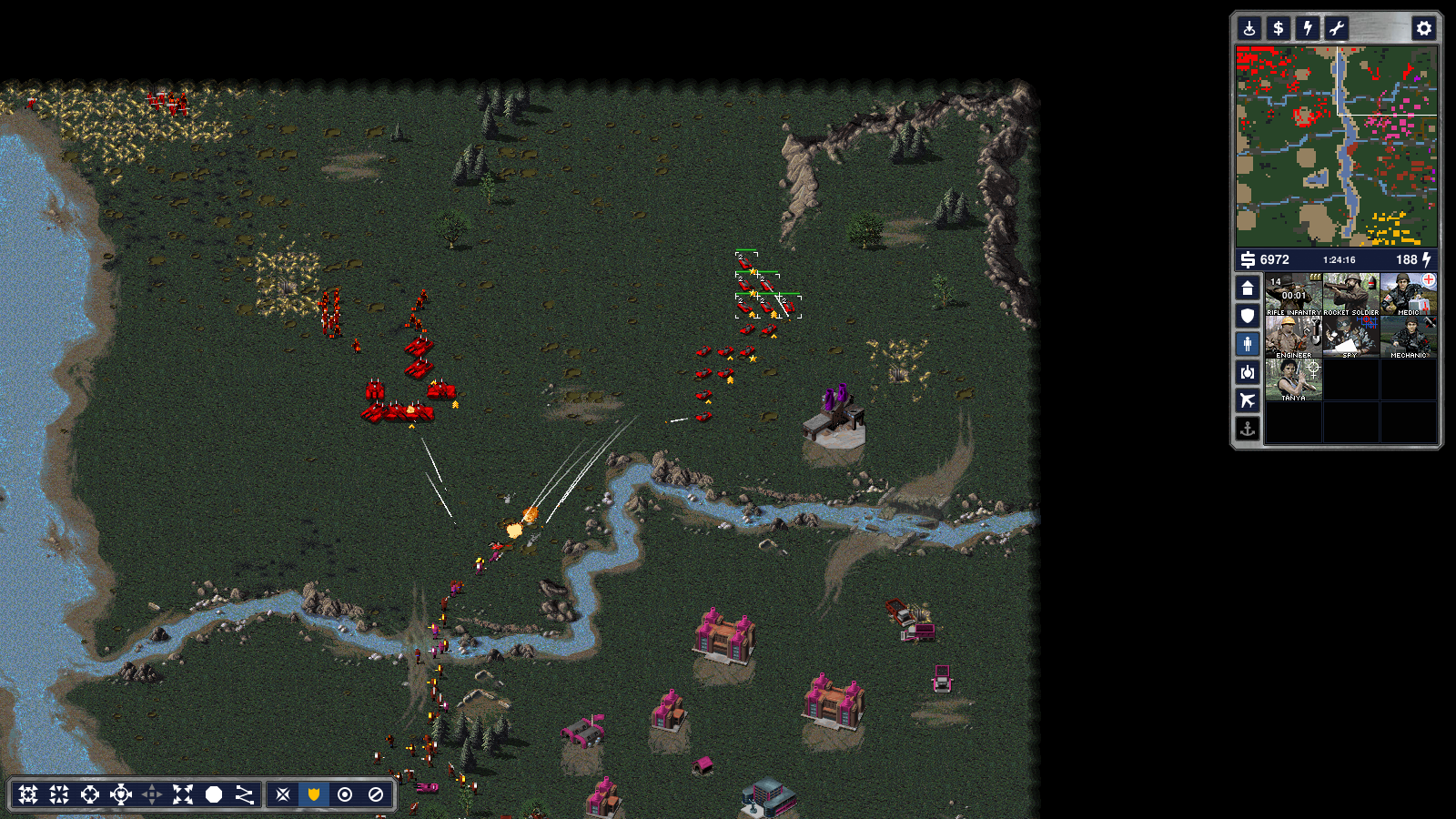
Task: Click the place beacon button
Action: coord(1249,28)
